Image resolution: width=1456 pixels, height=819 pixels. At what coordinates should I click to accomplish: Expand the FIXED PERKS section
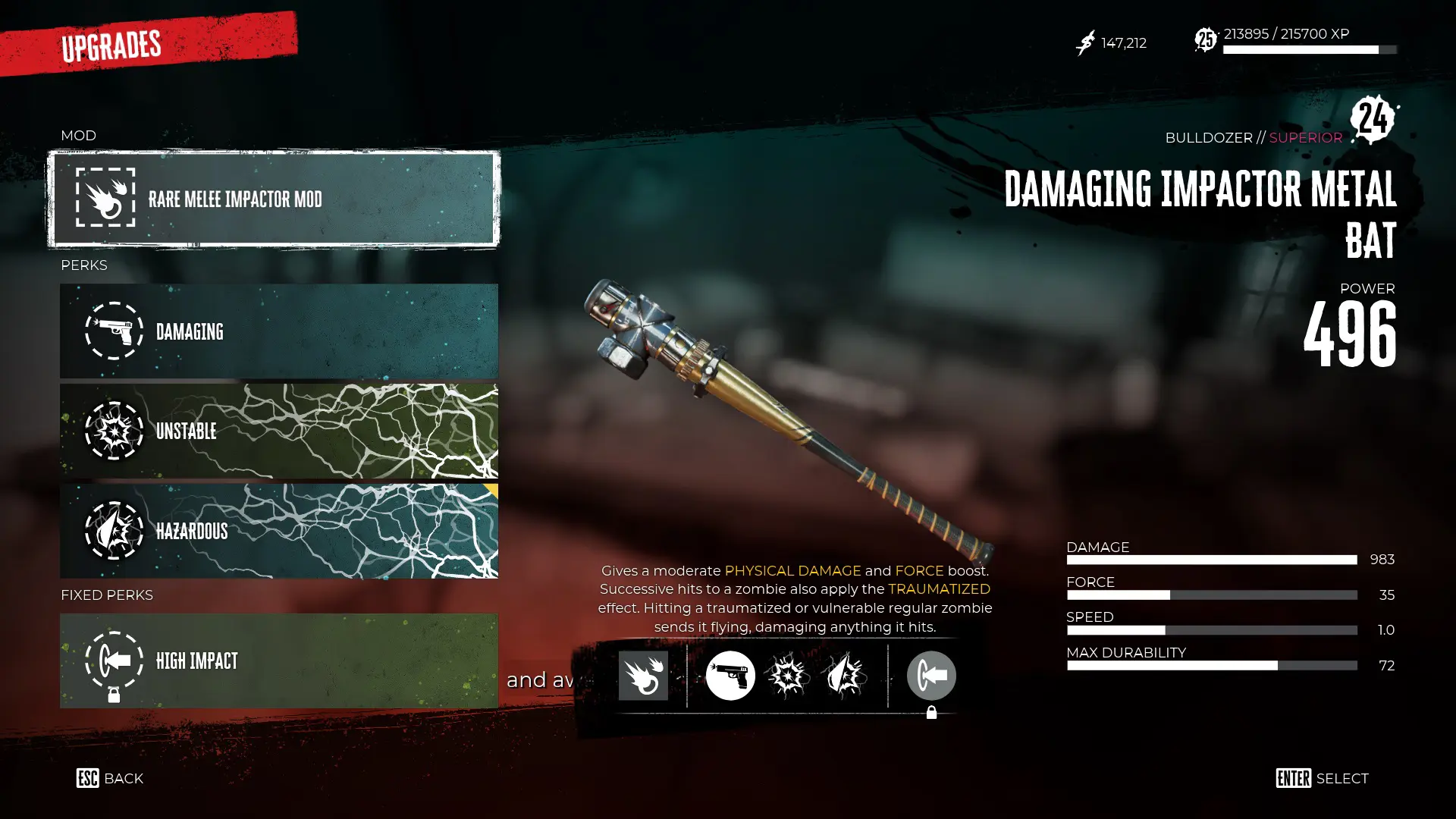pos(107,595)
